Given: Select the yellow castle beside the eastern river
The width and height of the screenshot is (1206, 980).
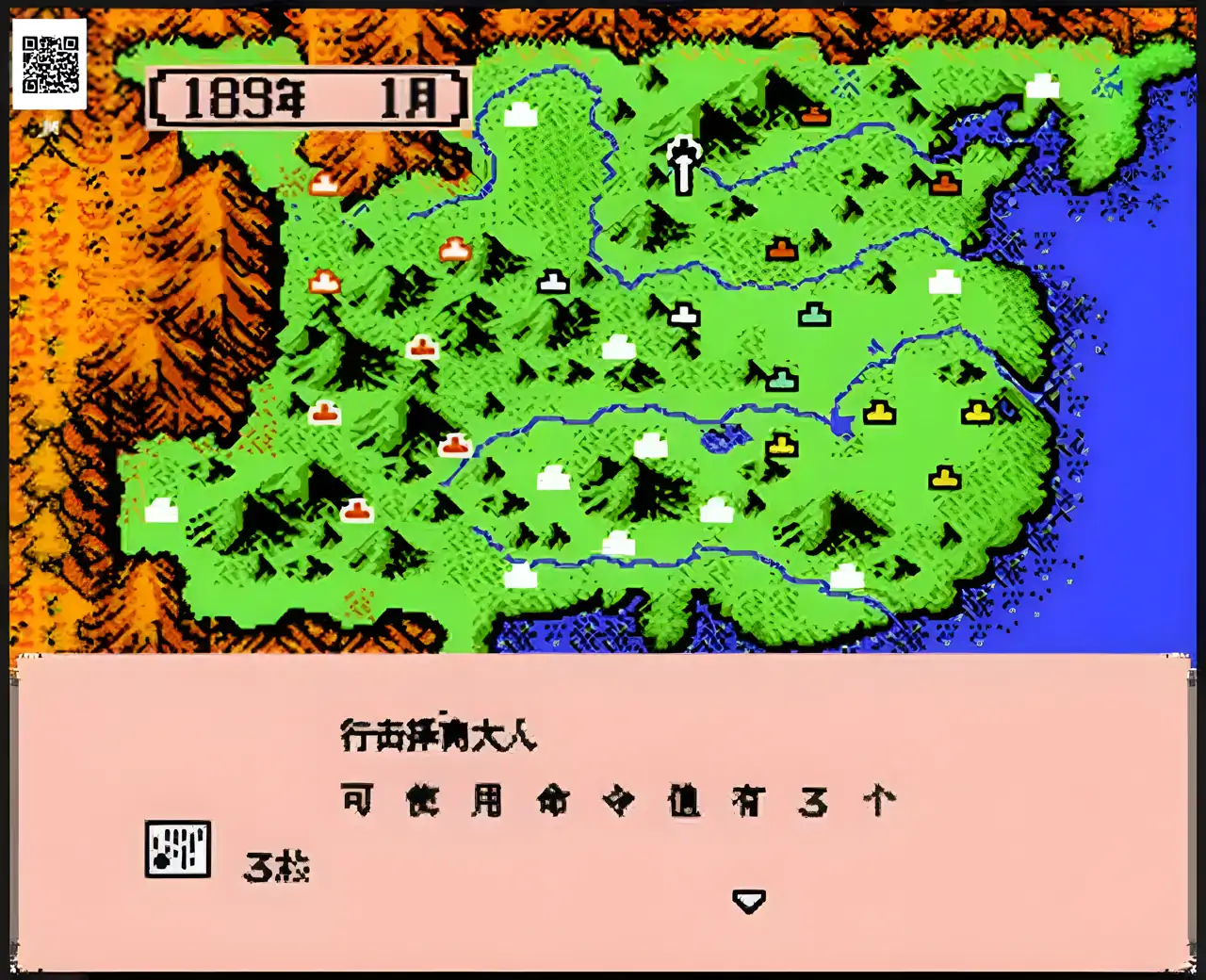Looking at the screenshot, I should point(879,413).
